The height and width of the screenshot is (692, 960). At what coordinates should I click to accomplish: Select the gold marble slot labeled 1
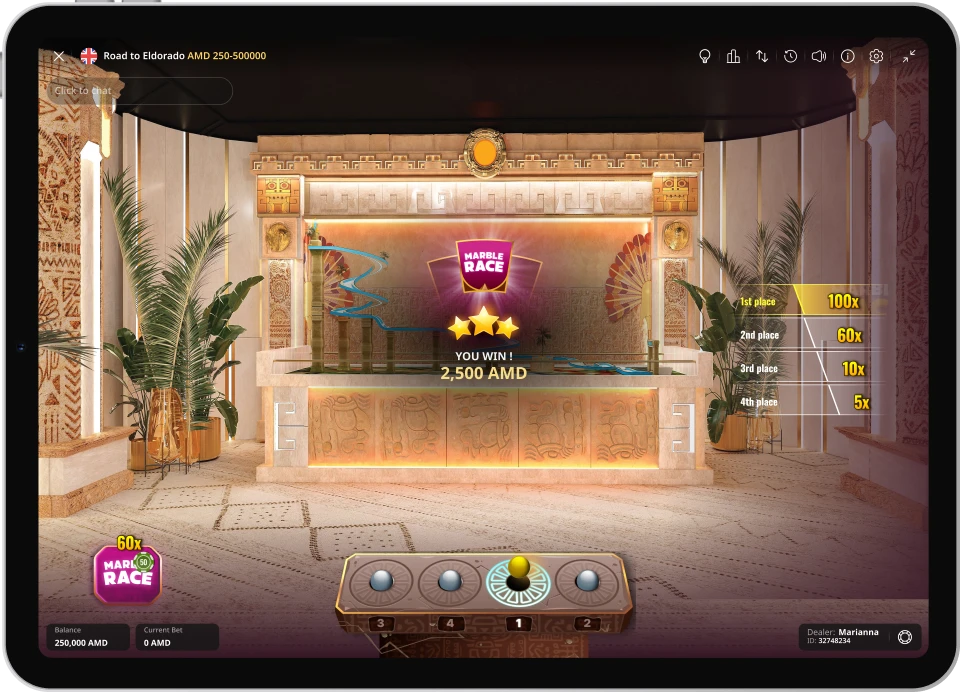tap(518, 581)
